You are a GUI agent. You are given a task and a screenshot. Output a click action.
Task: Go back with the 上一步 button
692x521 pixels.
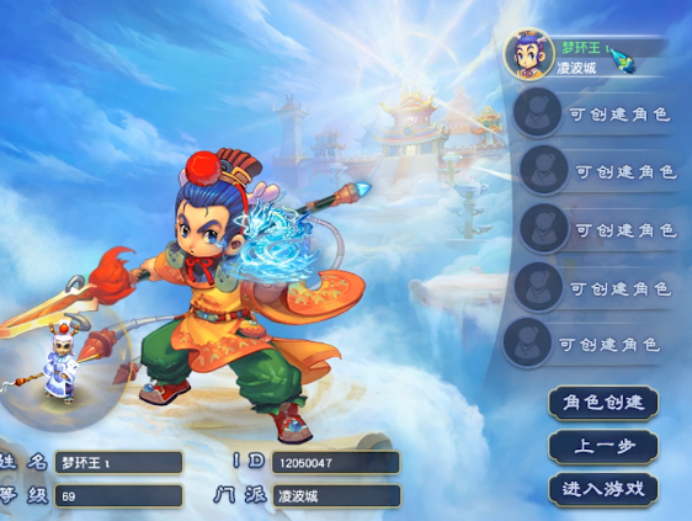pyautogui.click(x=602, y=446)
